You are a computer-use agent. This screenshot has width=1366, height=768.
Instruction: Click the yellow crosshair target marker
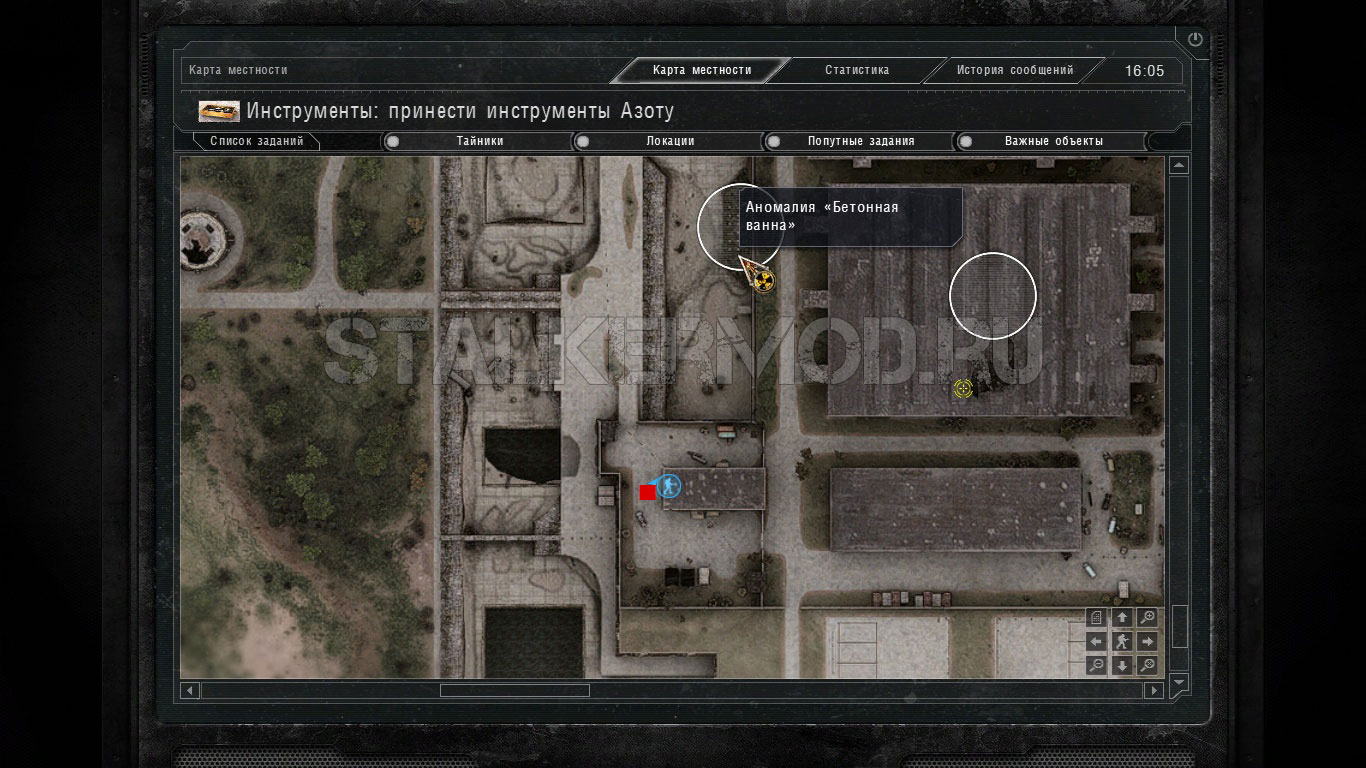963,388
